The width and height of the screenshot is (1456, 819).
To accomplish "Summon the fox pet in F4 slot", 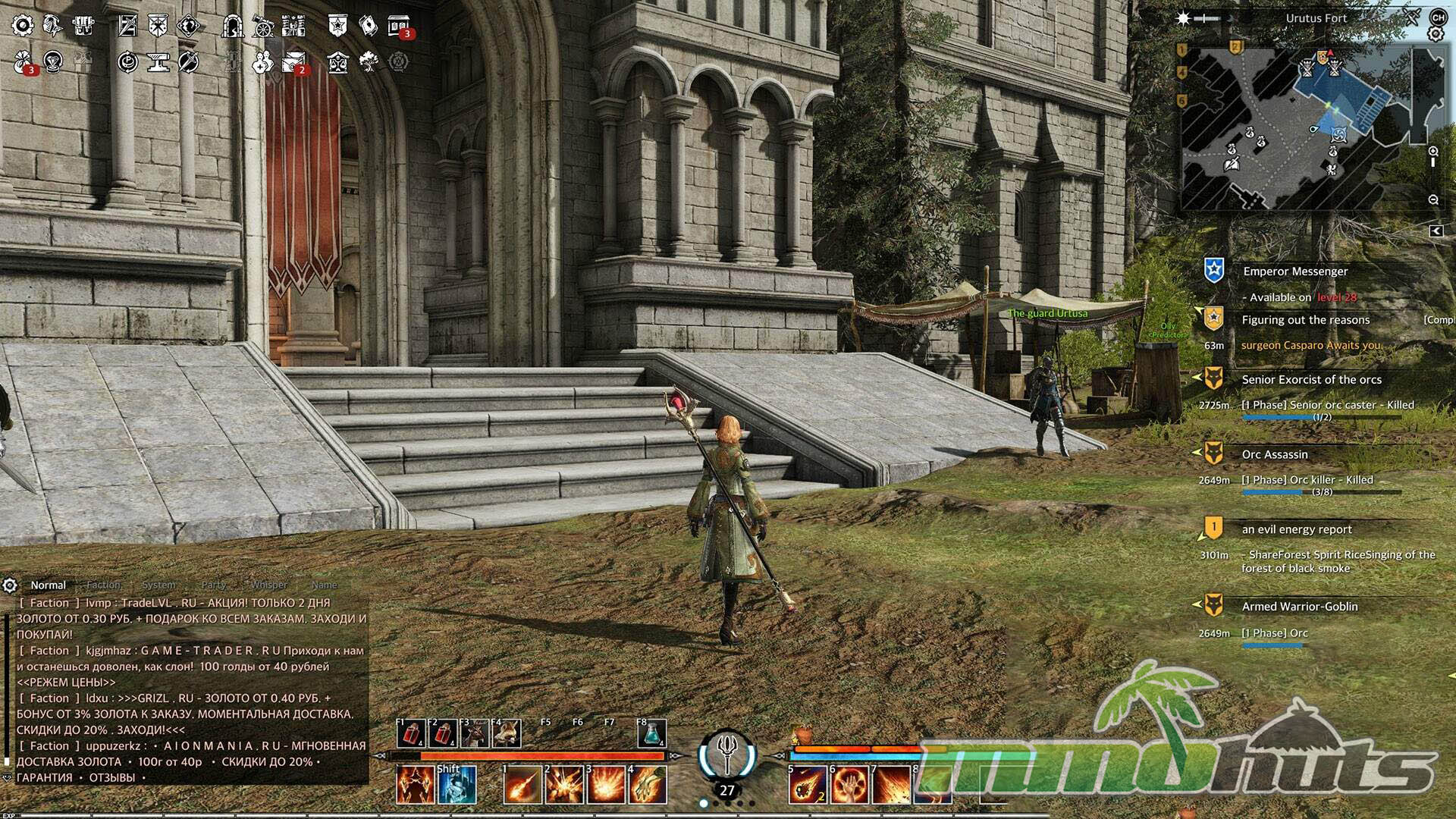I will tap(507, 733).
